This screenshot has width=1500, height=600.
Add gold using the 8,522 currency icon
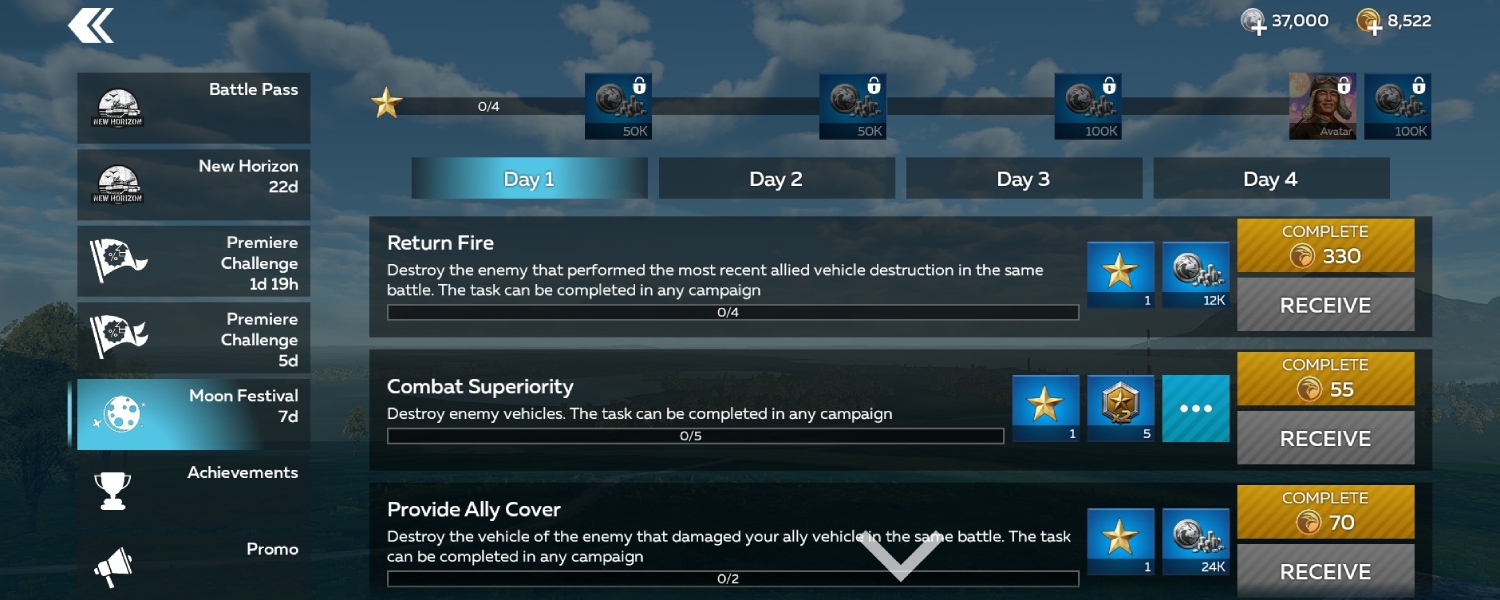(x=1369, y=22)
